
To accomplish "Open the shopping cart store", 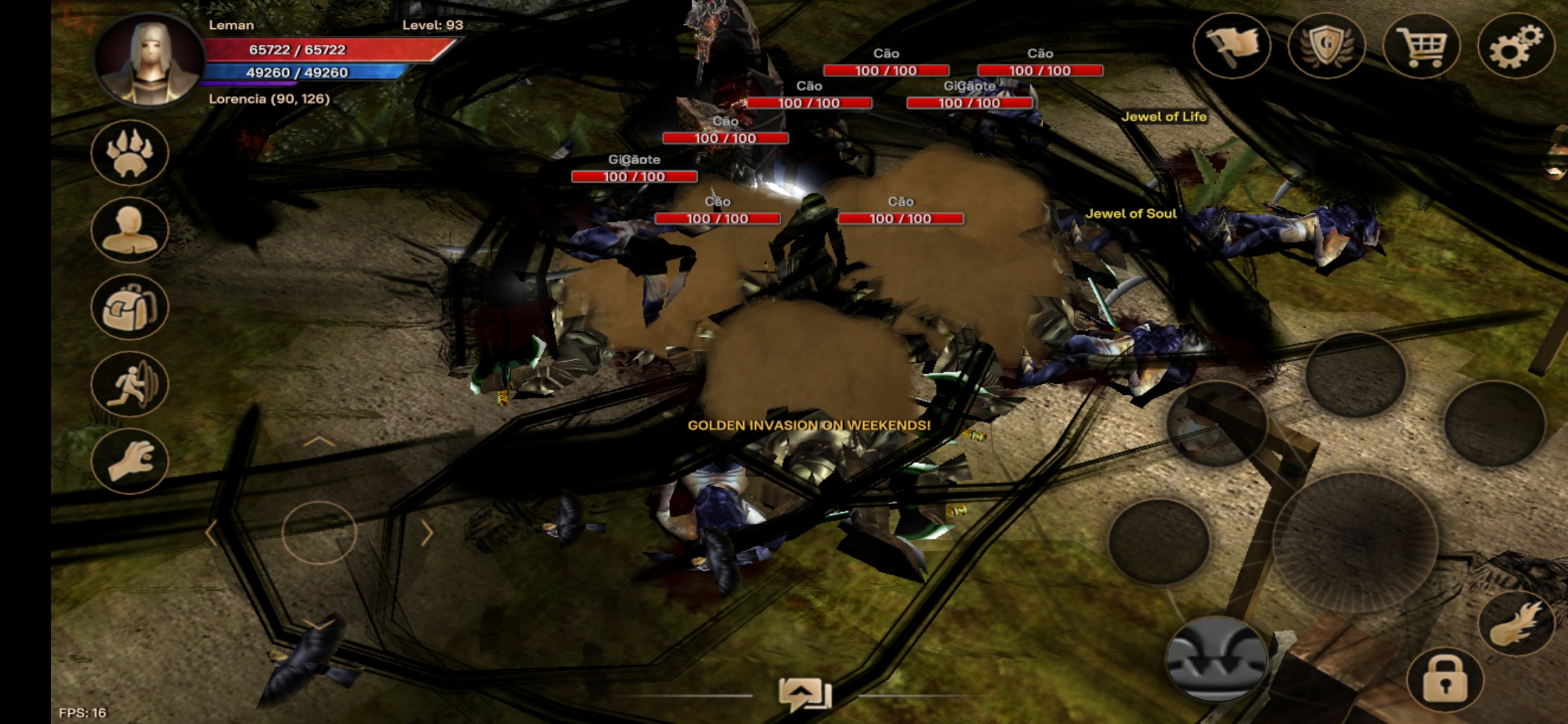I will 1421,46.
